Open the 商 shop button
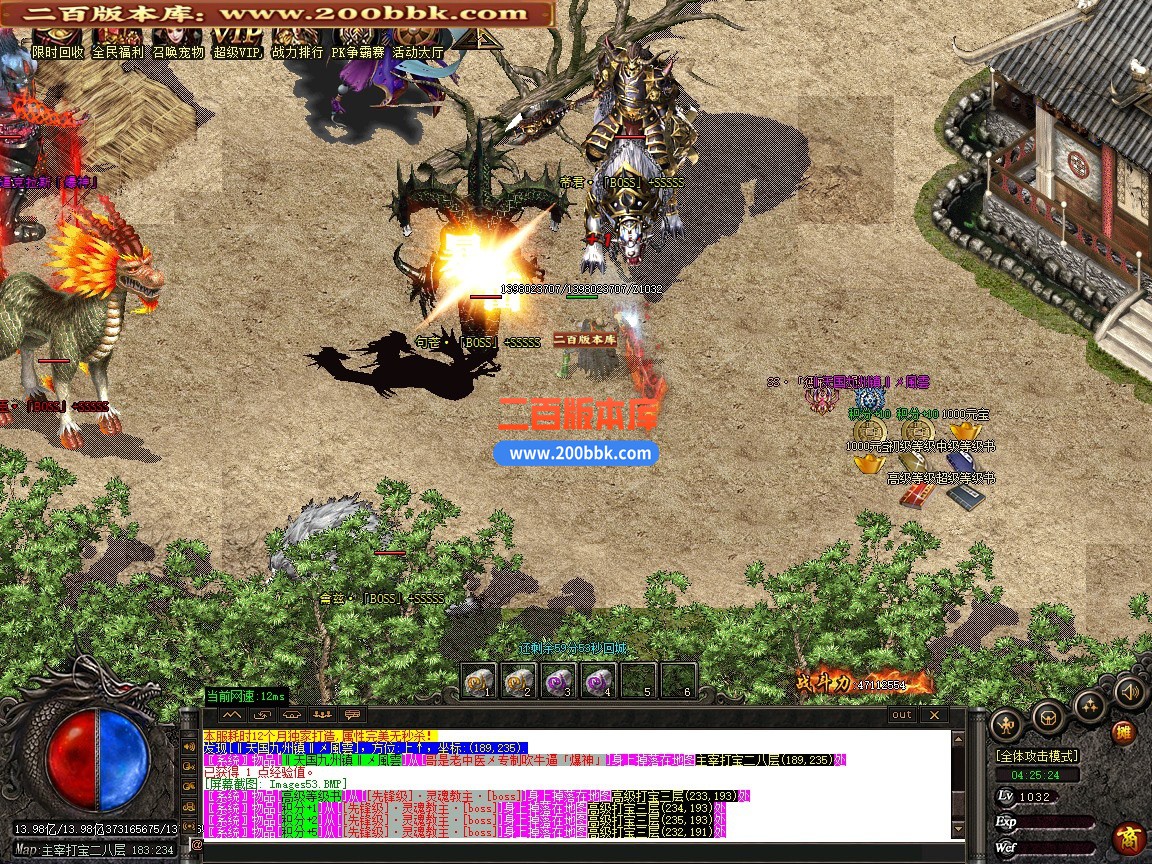1152x864 pixels. click(1130, 836)
